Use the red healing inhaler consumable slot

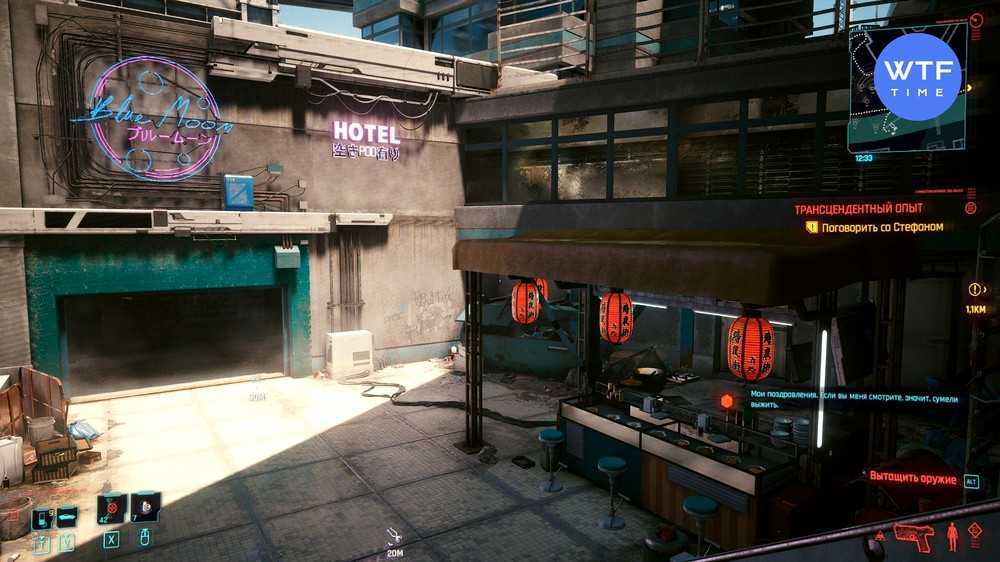112,508
